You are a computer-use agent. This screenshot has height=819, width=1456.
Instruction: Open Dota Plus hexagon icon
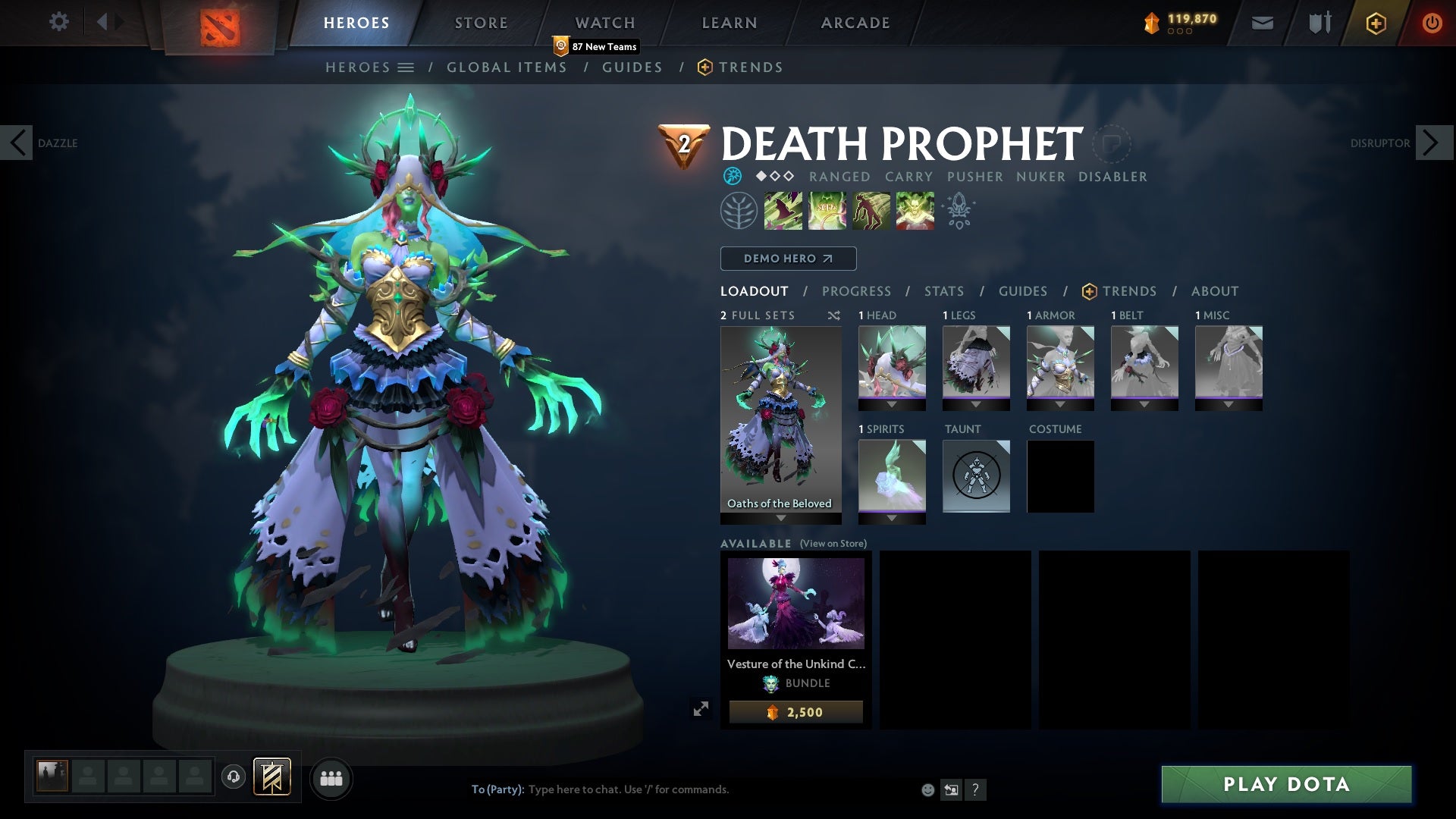pos(1375,23)
